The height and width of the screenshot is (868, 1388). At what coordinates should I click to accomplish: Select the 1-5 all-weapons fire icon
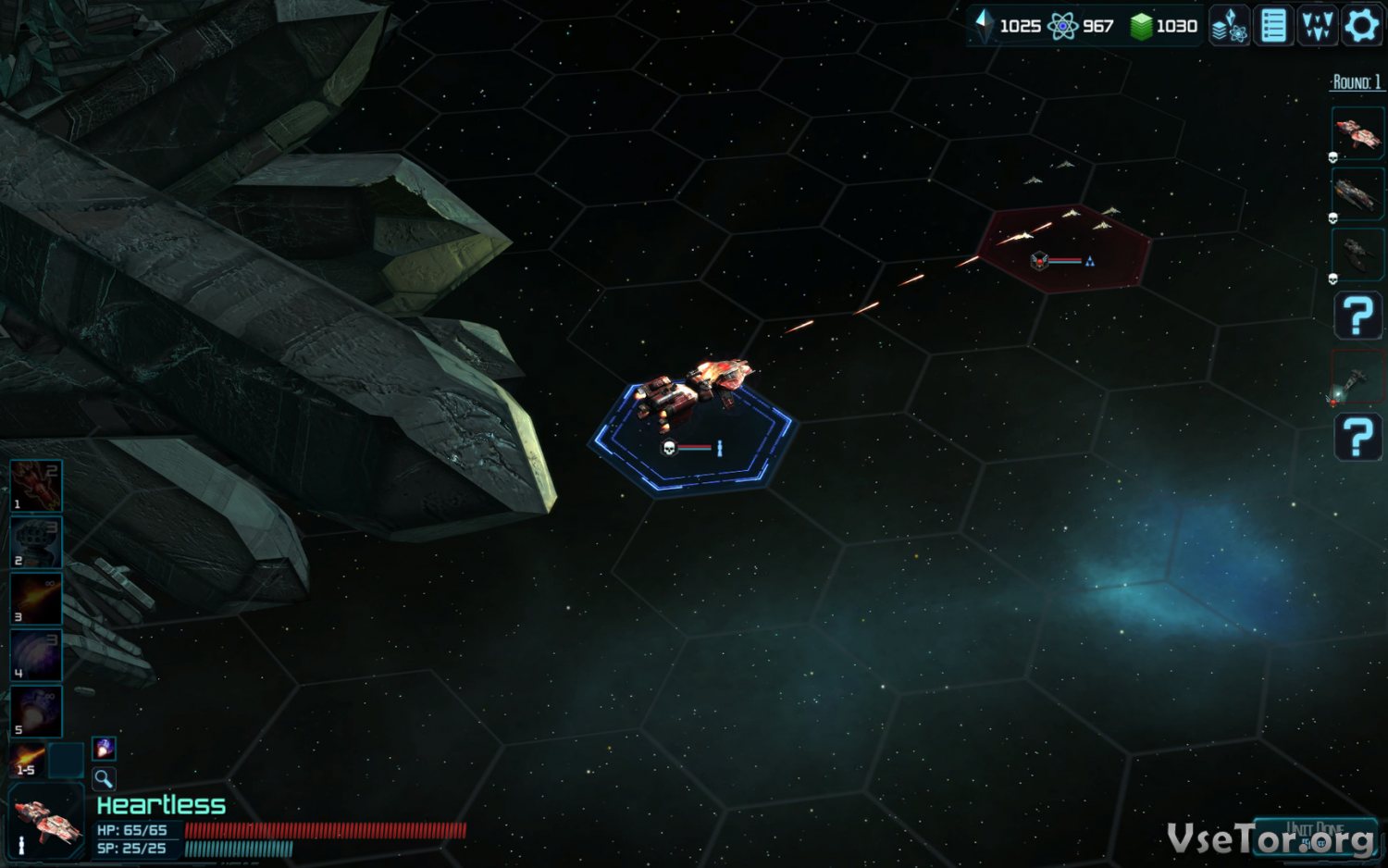click(28, 761)
